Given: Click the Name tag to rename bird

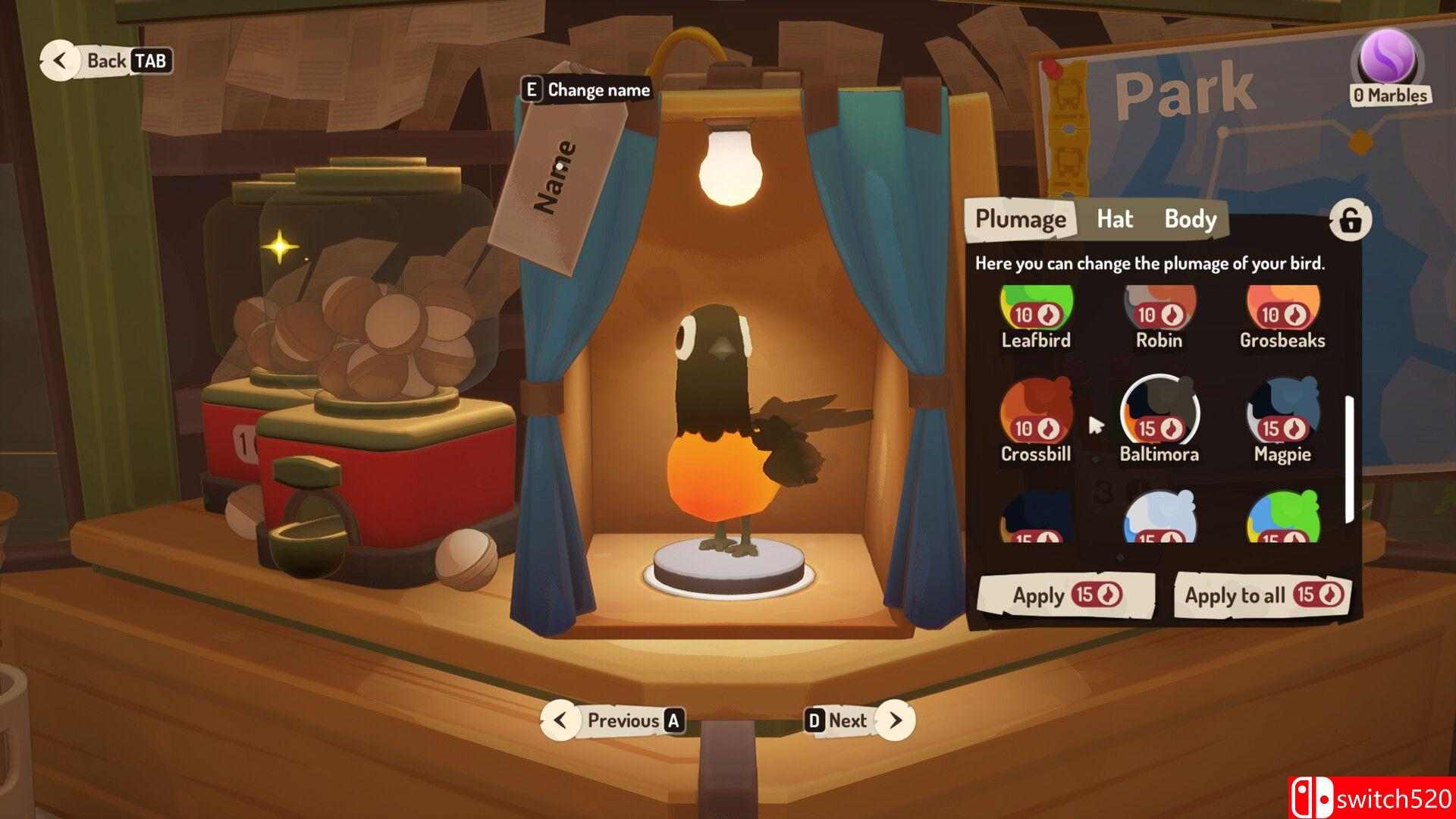Looking at the screenshot, I should click(x=557, y=178).
